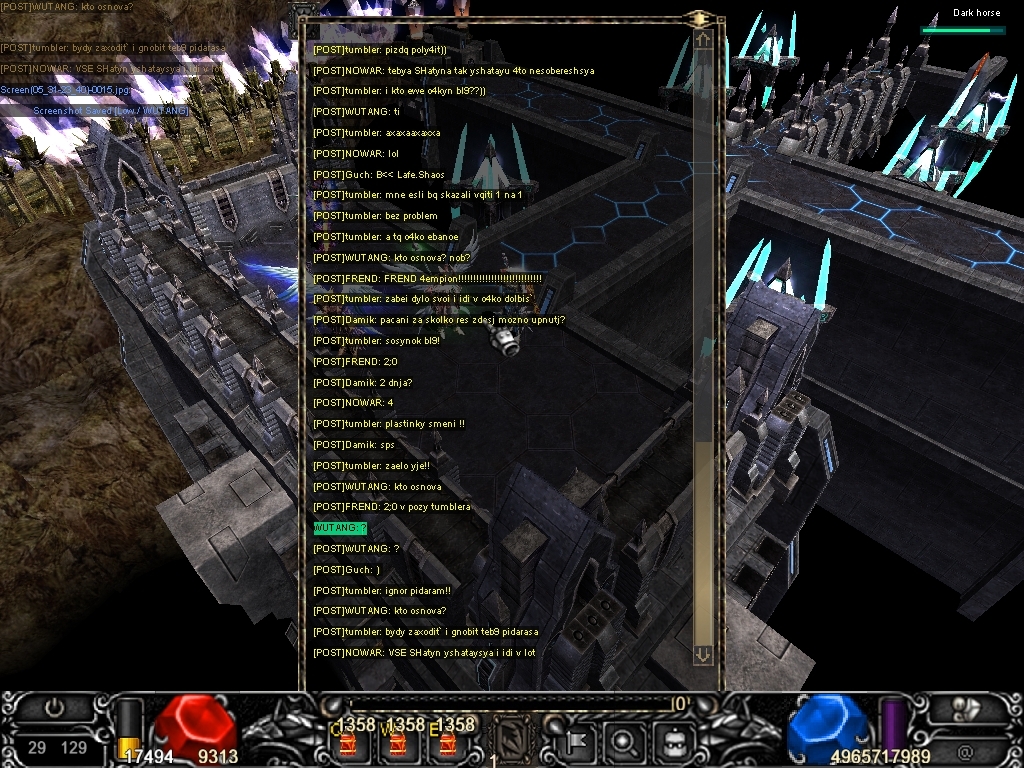Viewport: 1024px width, 768px height.
Task: Click the magnifying glass button
Action: 624,742
